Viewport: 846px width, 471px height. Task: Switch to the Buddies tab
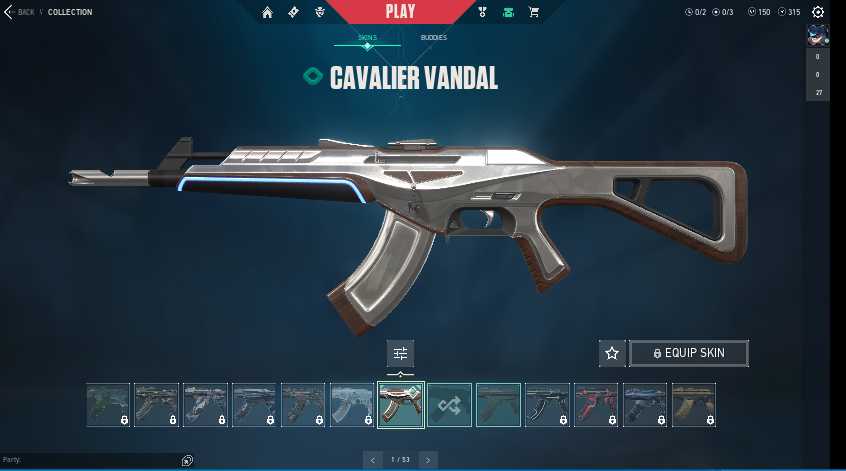coord(433,38)
